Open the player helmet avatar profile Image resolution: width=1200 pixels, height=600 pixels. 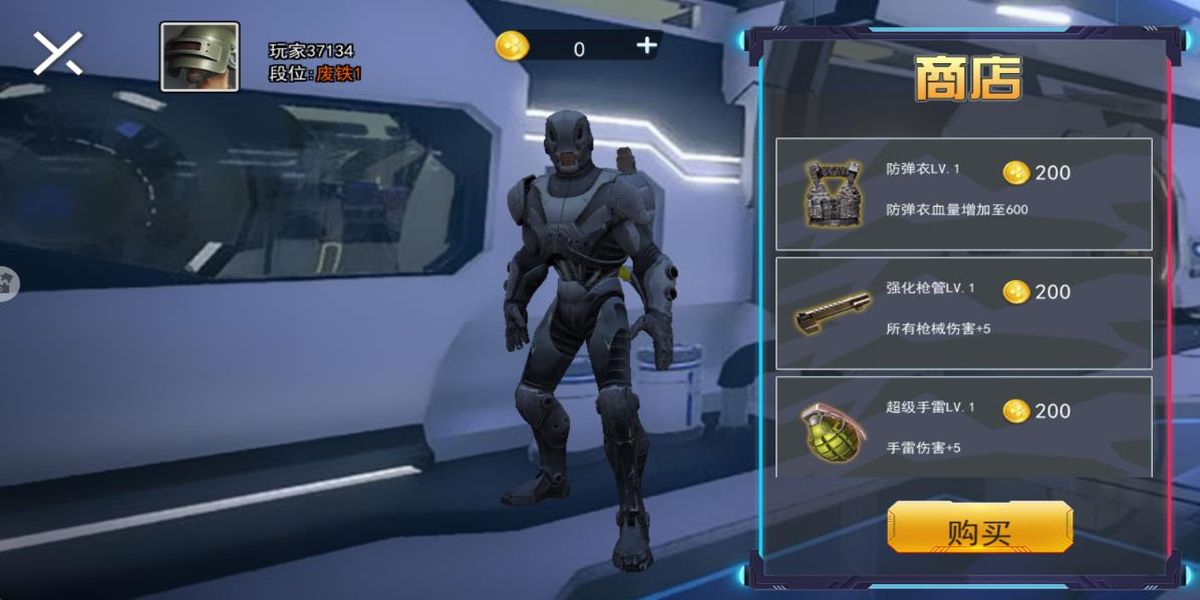[199, 57]
